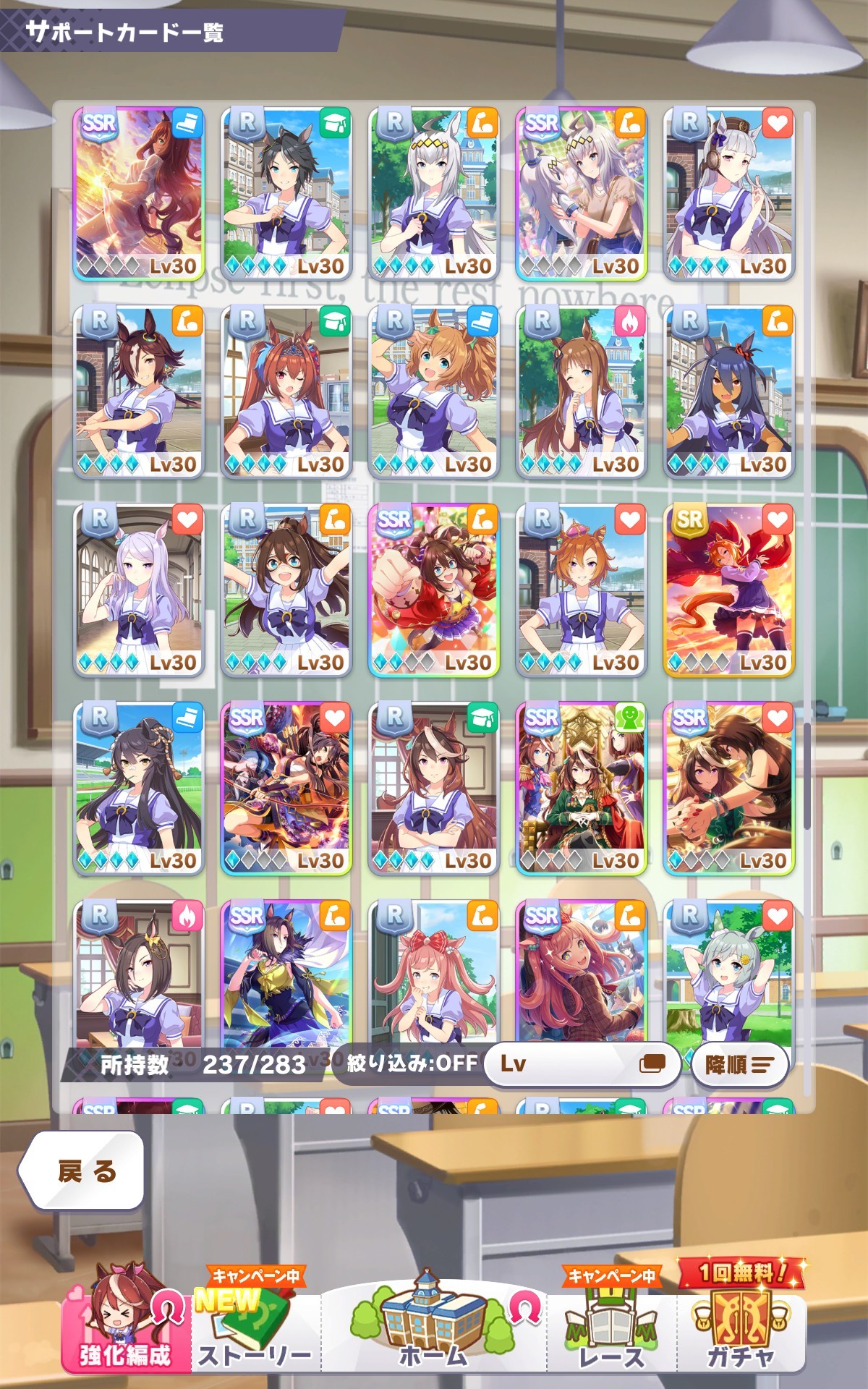Choose the R card with pink-haired girl and red bow

click(x=434, y=973)
